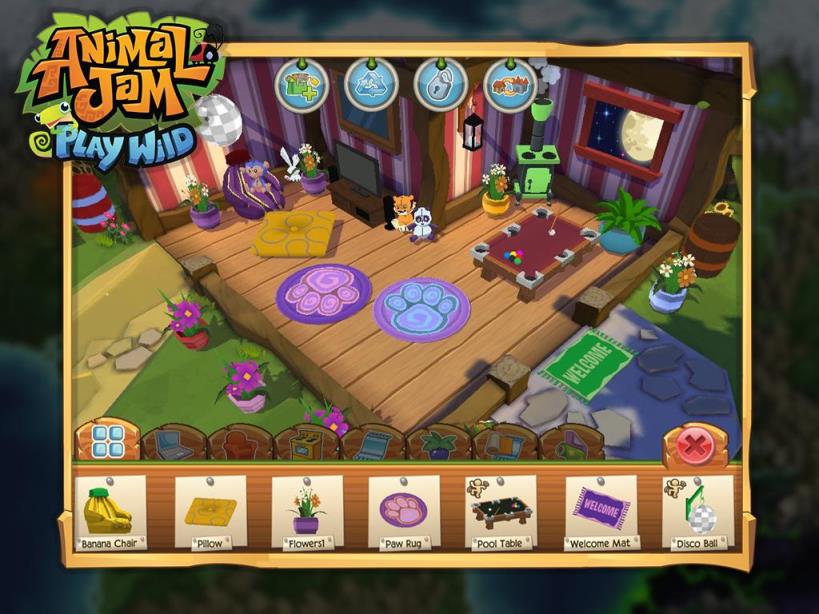Click the recycle items icon

tap(371, 85)
